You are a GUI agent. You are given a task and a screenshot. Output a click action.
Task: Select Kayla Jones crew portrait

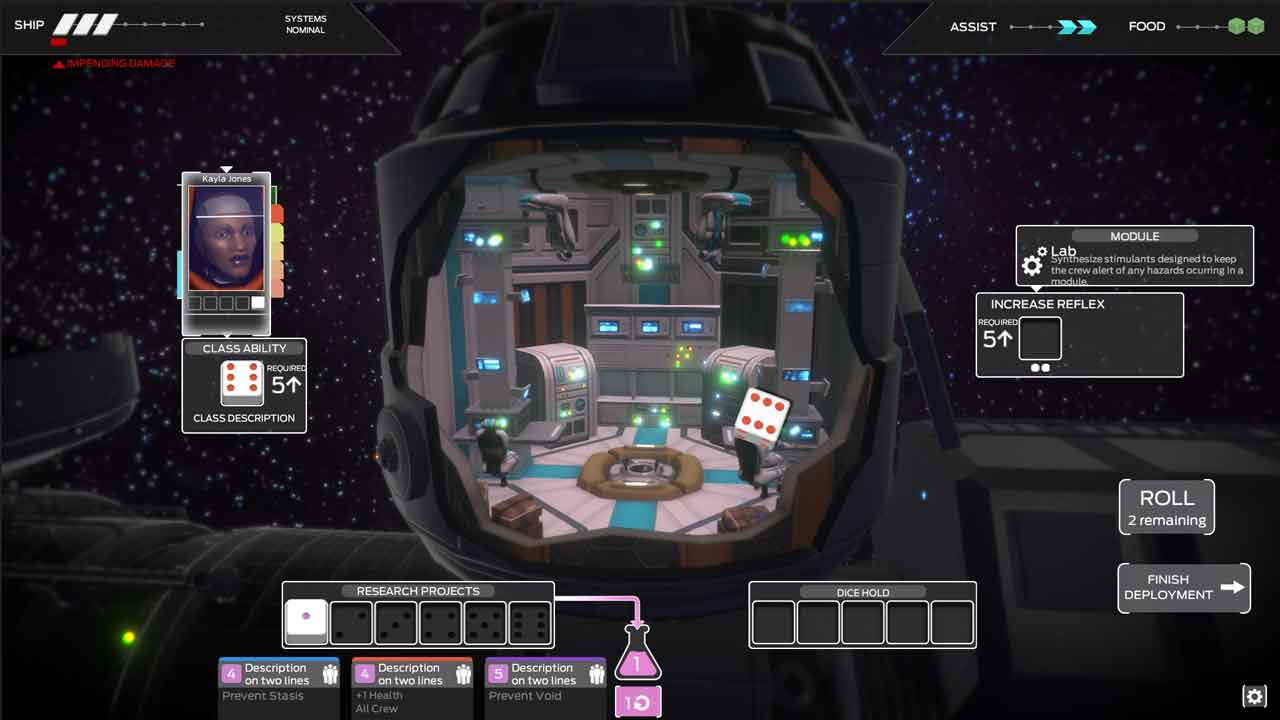226,240
